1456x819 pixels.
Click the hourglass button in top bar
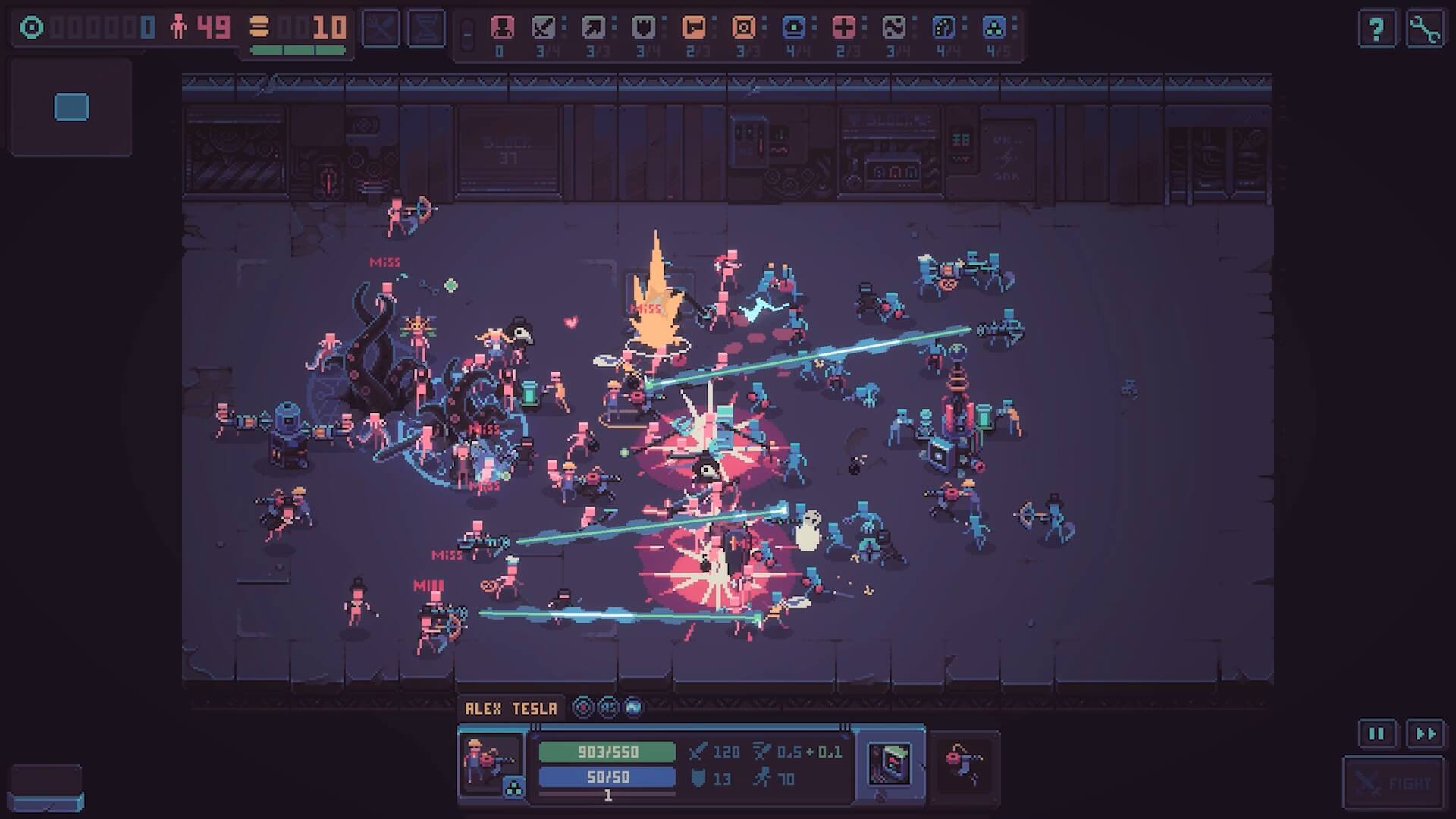(426, 29)
